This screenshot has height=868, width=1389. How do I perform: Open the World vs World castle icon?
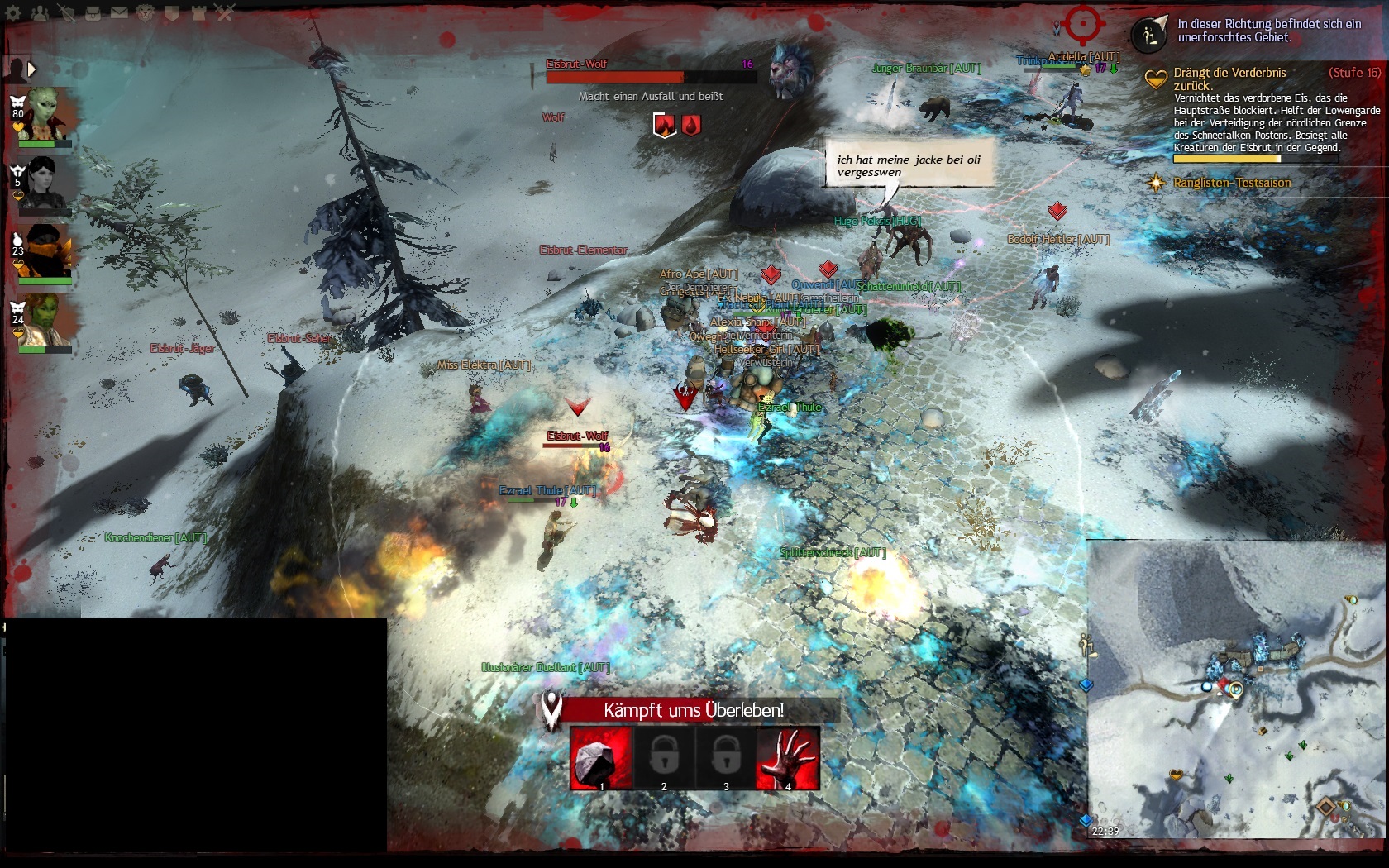point(198,13)
